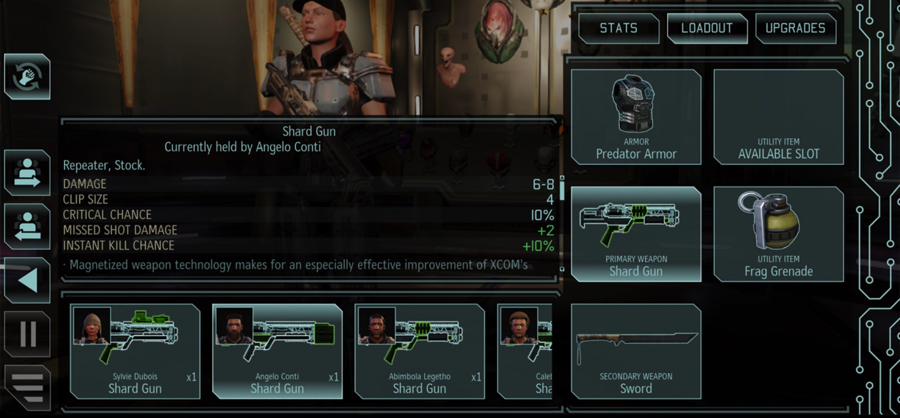Switch to the Stats tab
Viewport: 900px width, 418px height.
click(618, 28)
